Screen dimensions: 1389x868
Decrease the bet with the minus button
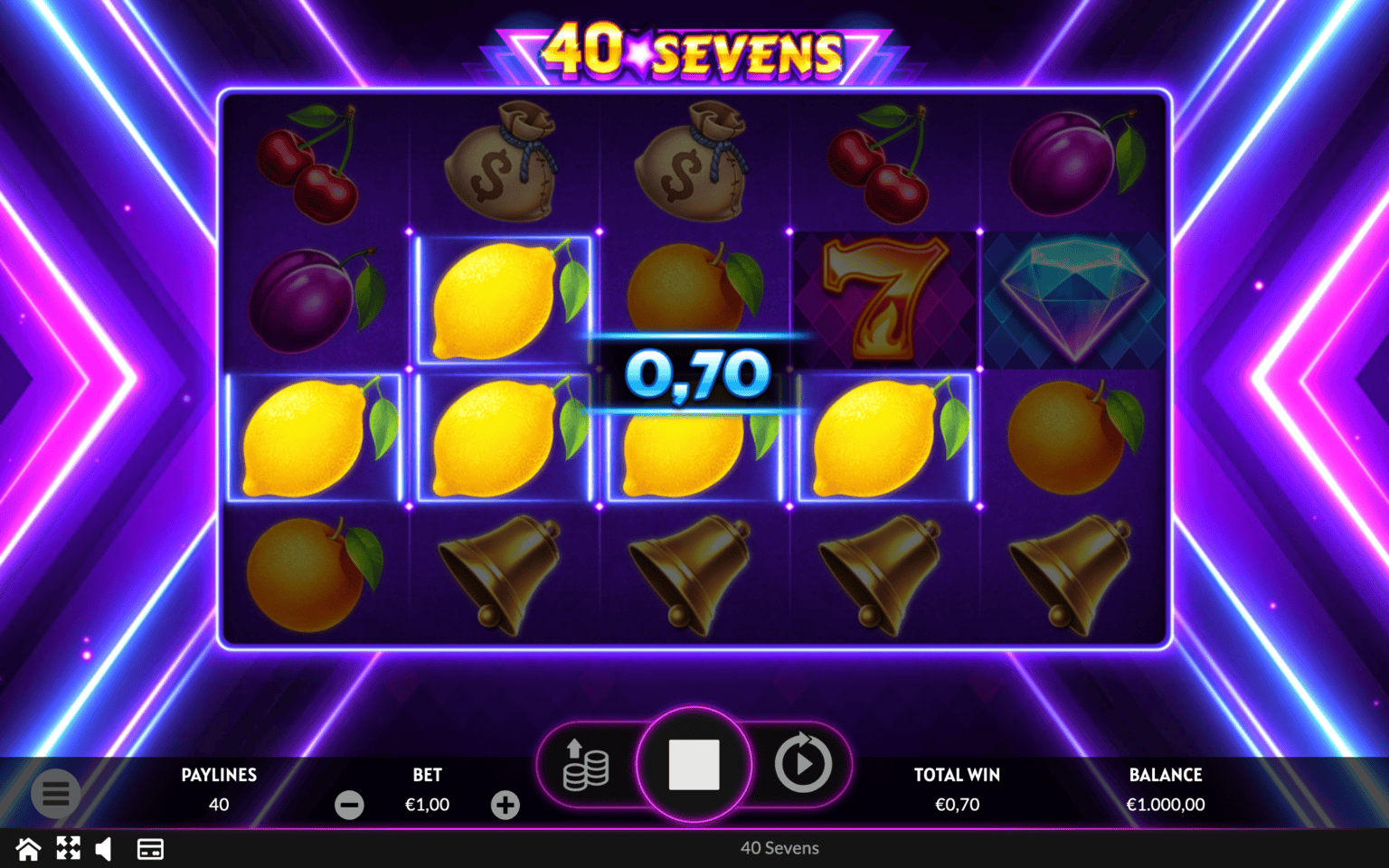pos(349,805)
